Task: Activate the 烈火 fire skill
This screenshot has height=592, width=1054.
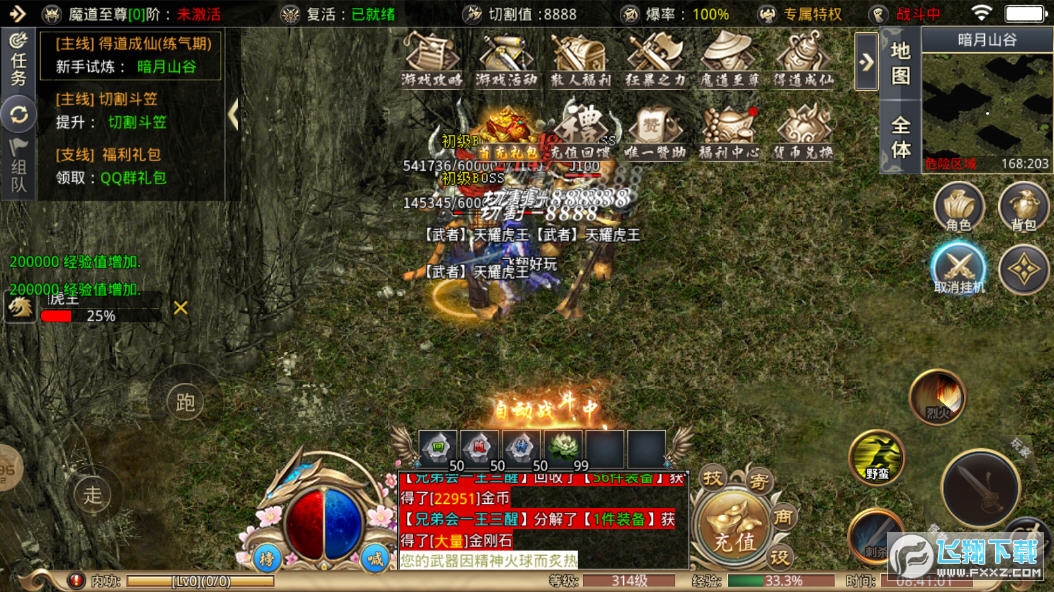Action: [937, 396]
